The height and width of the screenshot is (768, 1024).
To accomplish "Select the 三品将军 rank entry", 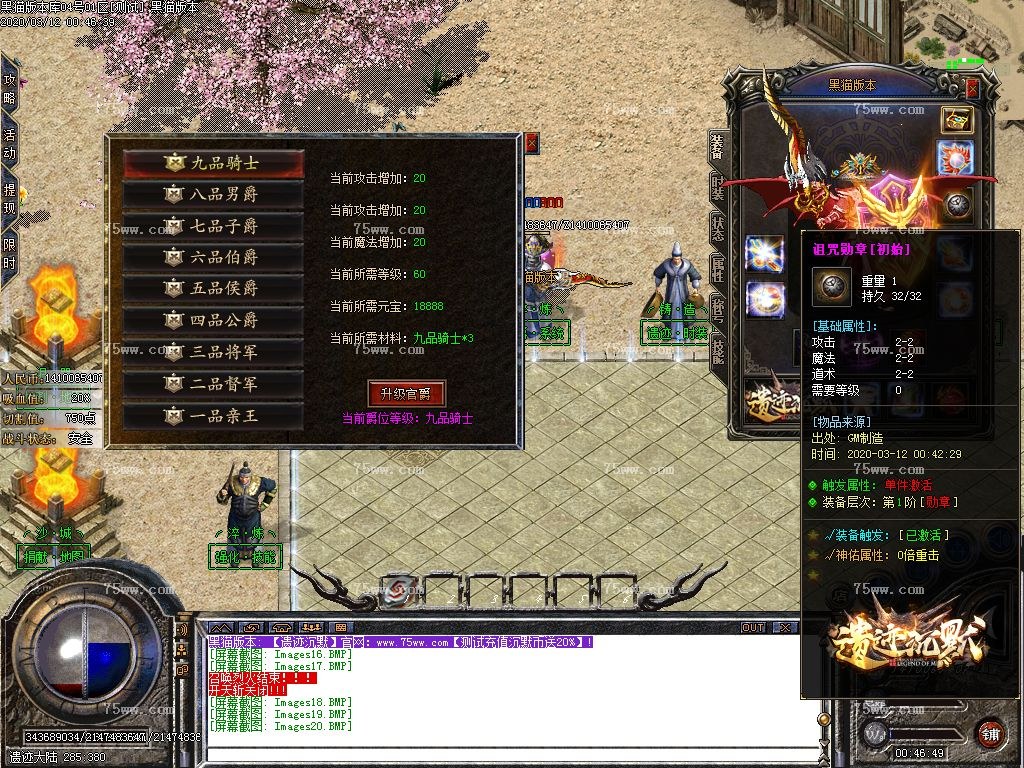I will point(213,352).
